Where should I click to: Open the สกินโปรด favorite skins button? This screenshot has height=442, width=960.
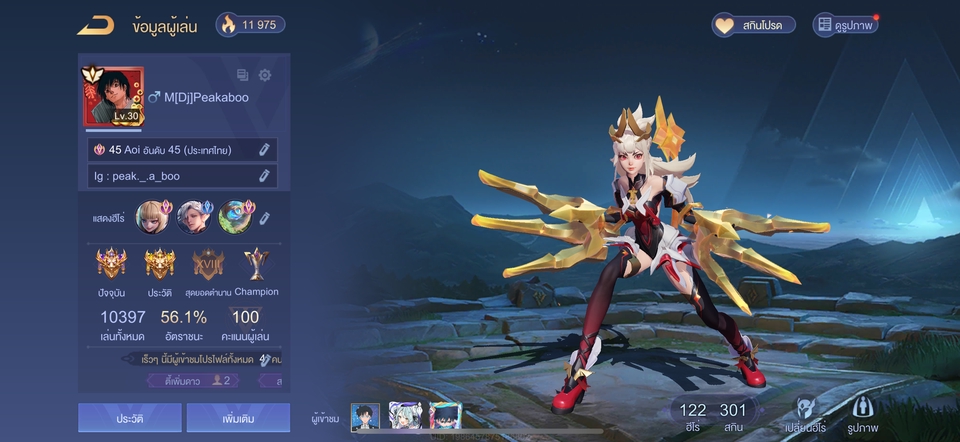coord(753,25)
